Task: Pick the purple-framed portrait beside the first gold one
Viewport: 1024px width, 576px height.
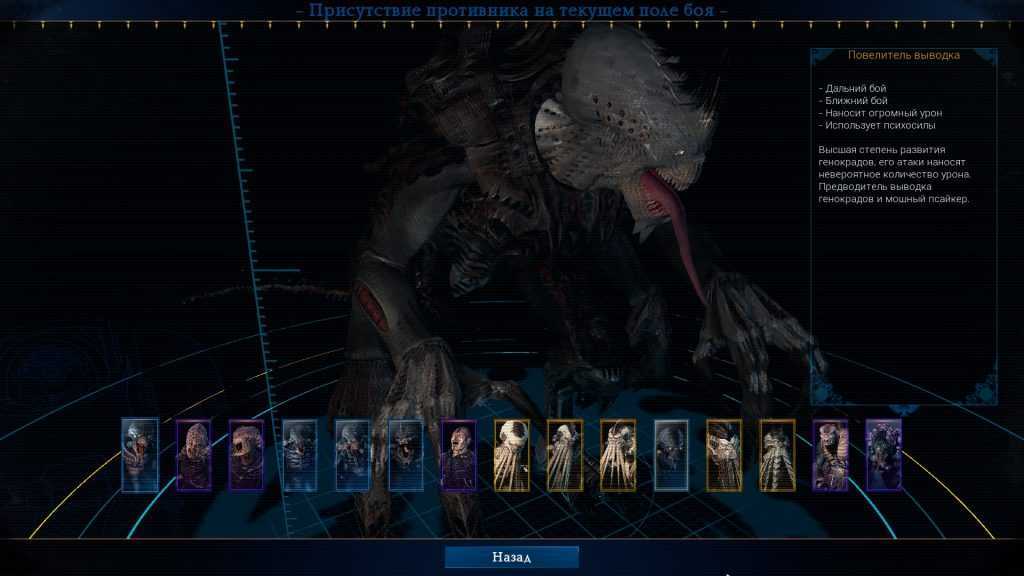Action: 459,454
